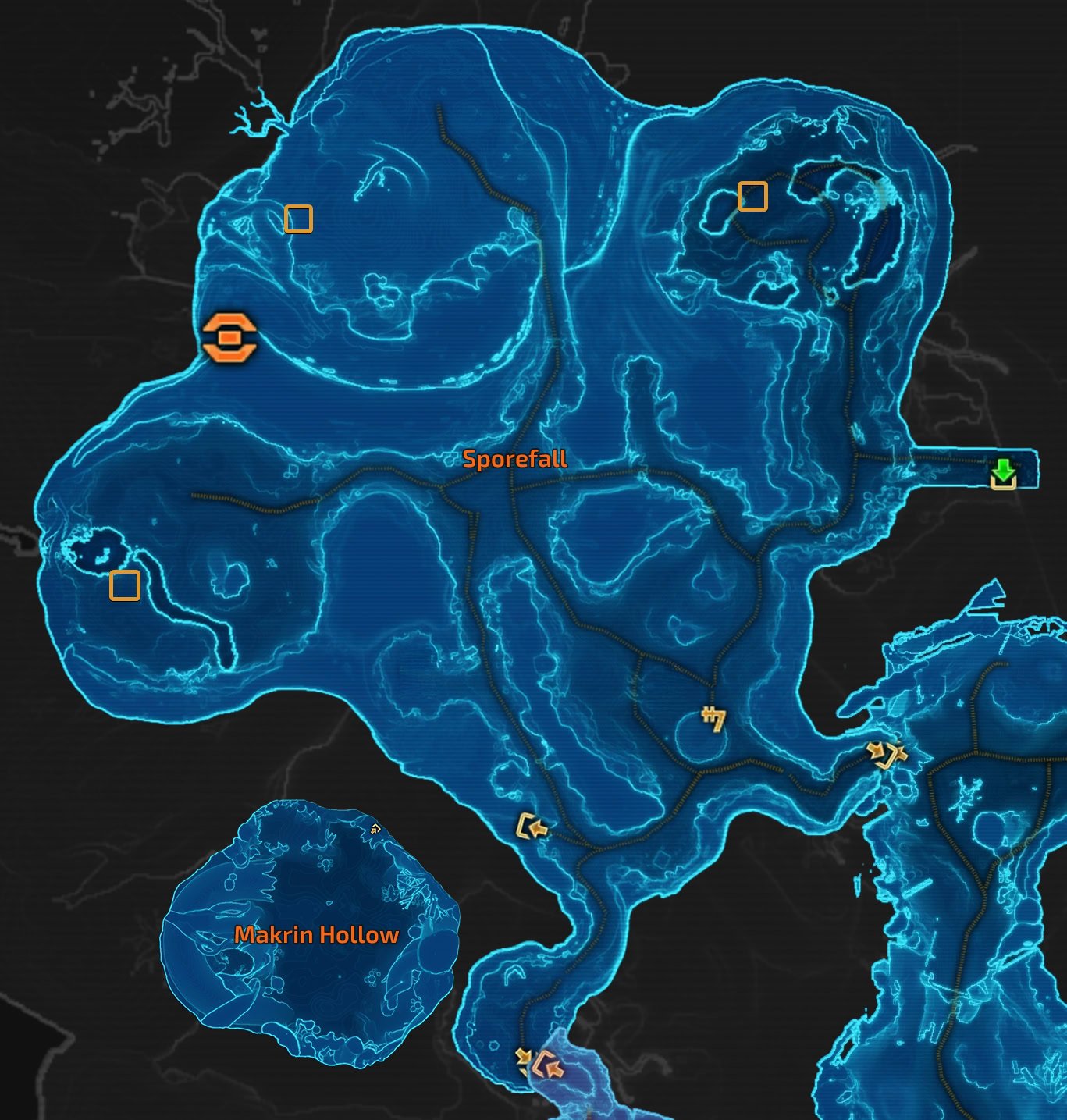Image resolution: width=1067 pixels, height=1120 pixels.
Task: Toggle the orange square marker in the northeast basin
Action: tap(753, 194)
